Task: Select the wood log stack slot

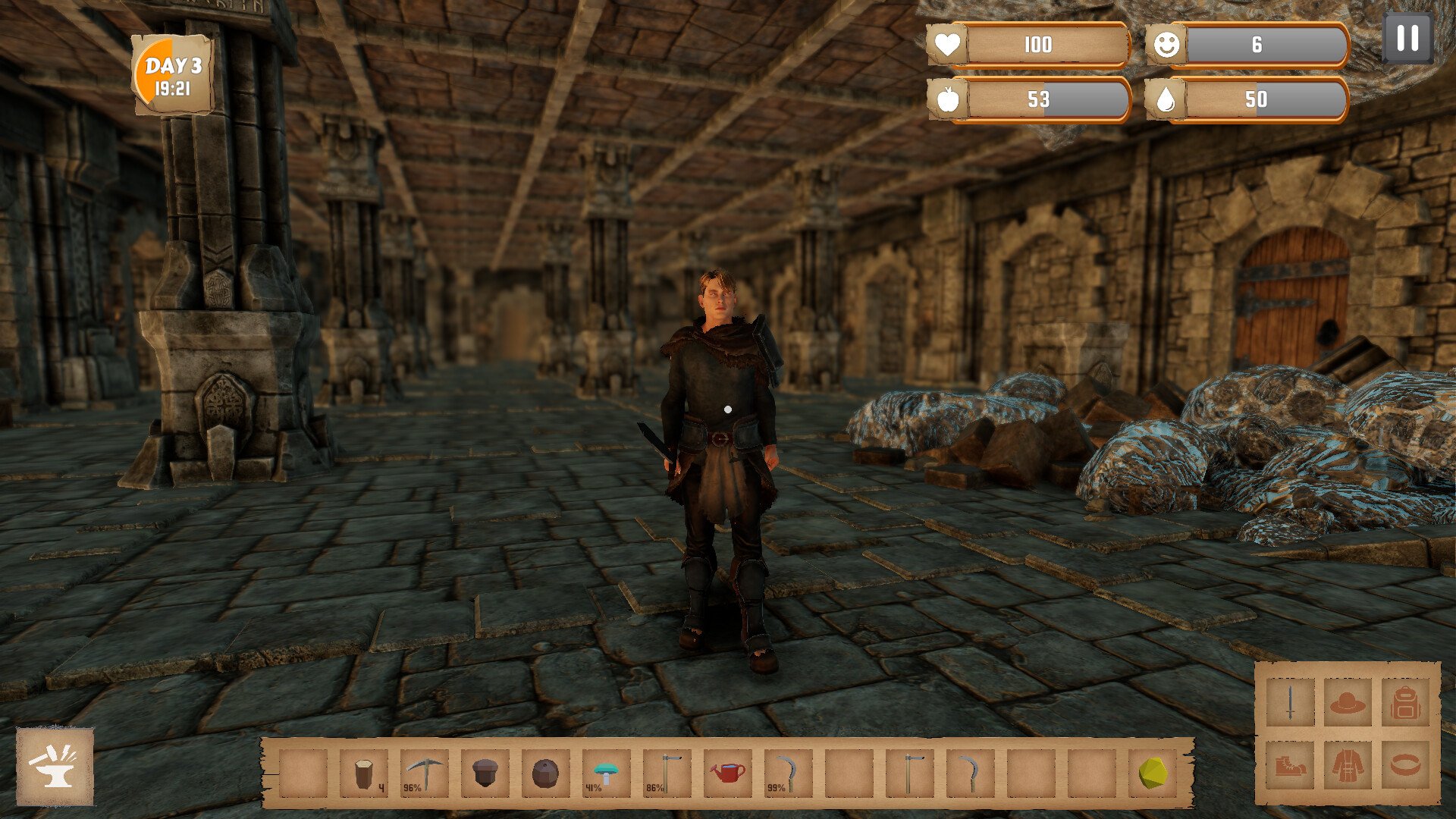Action: click(x=364, y=773)
